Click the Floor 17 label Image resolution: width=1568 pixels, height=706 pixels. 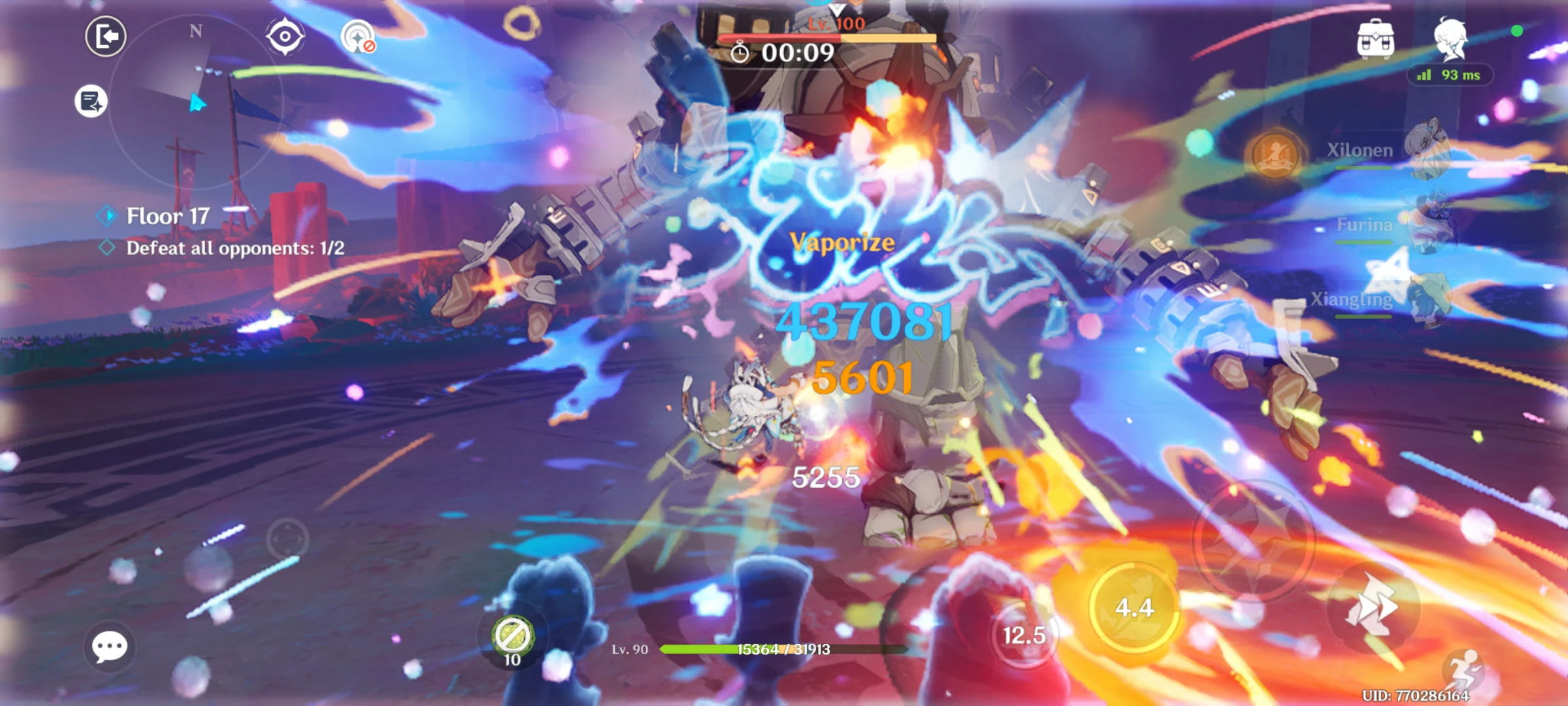point(168,216)
